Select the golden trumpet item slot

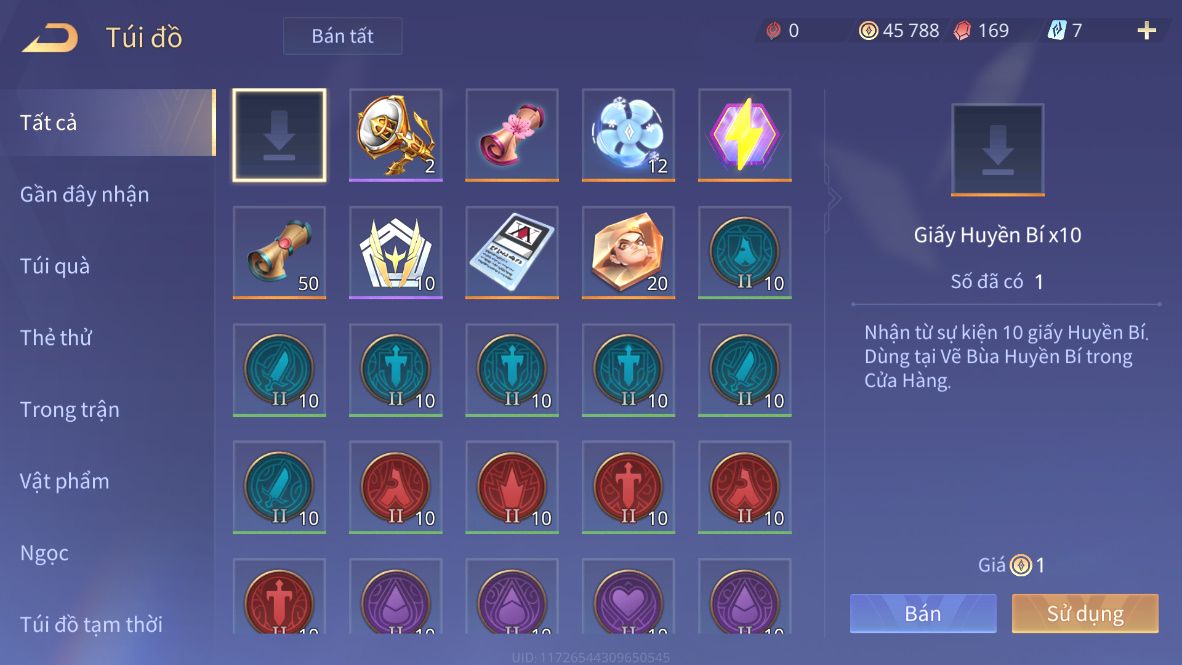pyautogui.click(x=395, y=135)
